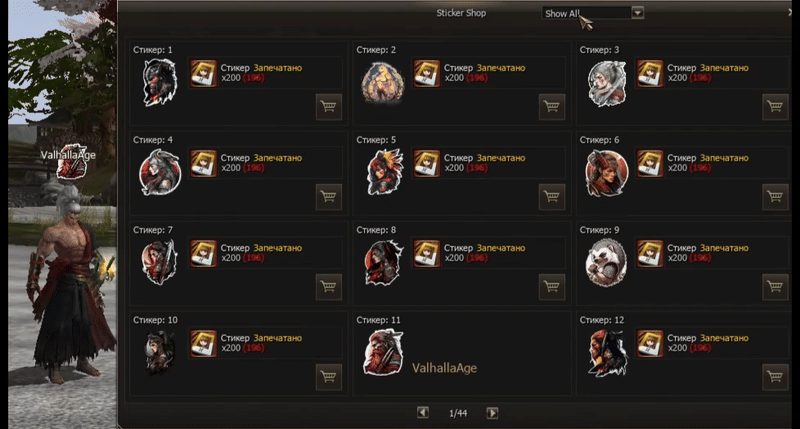
Task: Add Sticker 12 to the cart
Action: coord(775,377)
